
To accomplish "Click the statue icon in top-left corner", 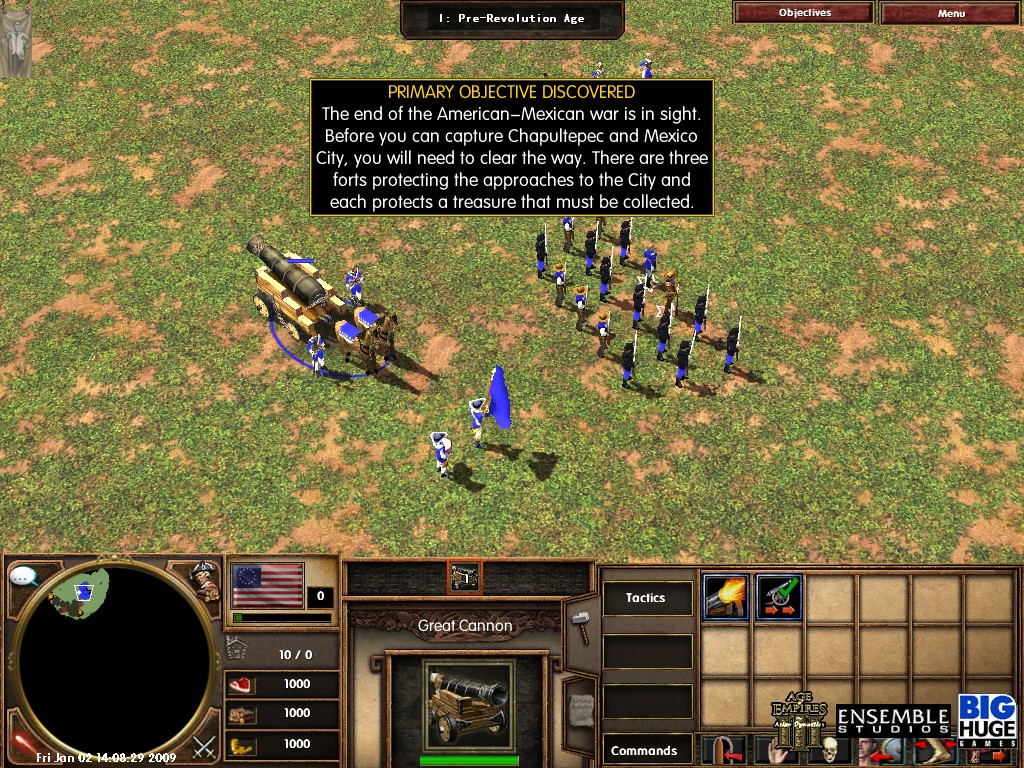I will [15, 38].
